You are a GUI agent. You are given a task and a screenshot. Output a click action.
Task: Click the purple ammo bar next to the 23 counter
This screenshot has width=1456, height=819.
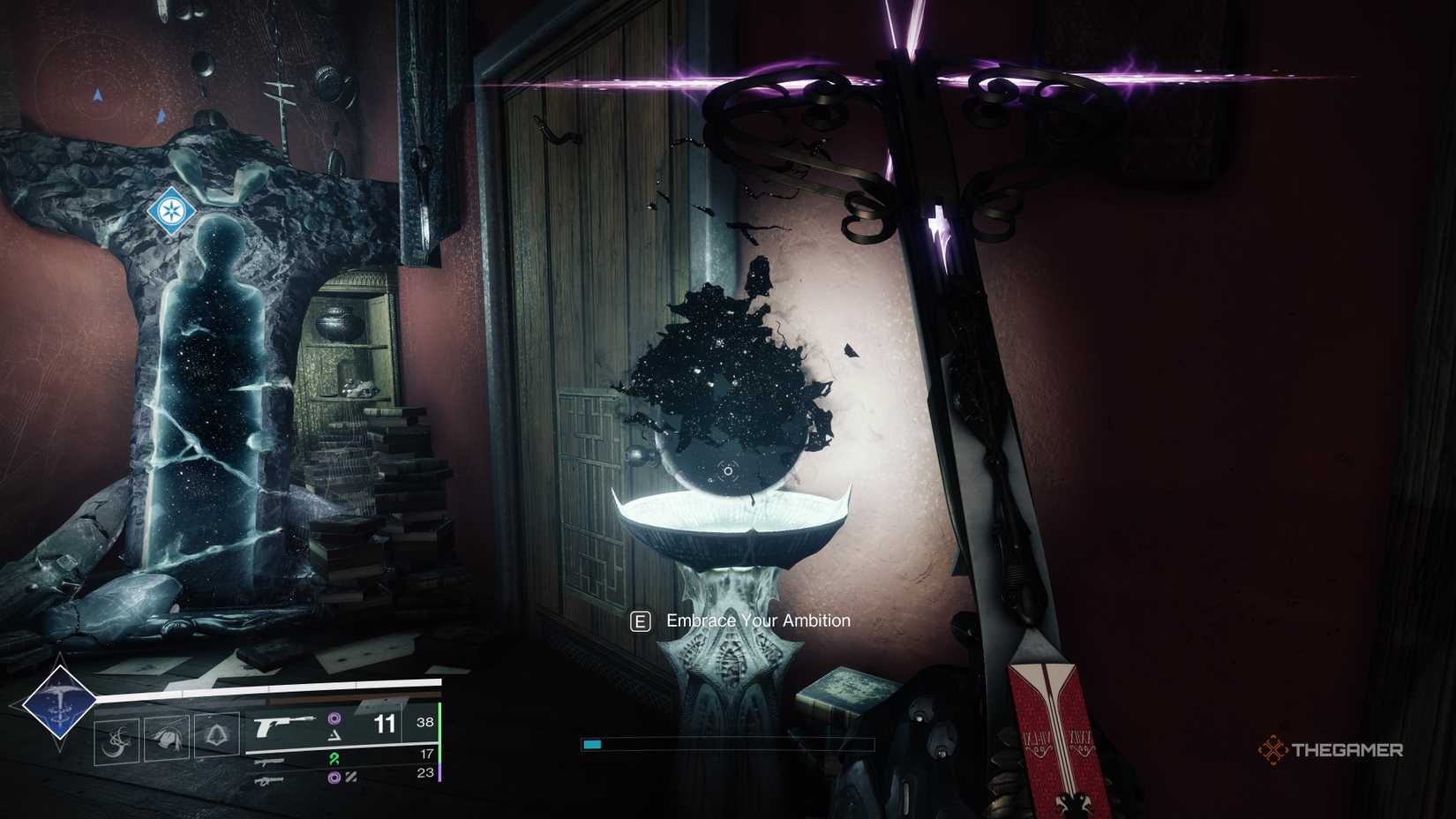441,774
